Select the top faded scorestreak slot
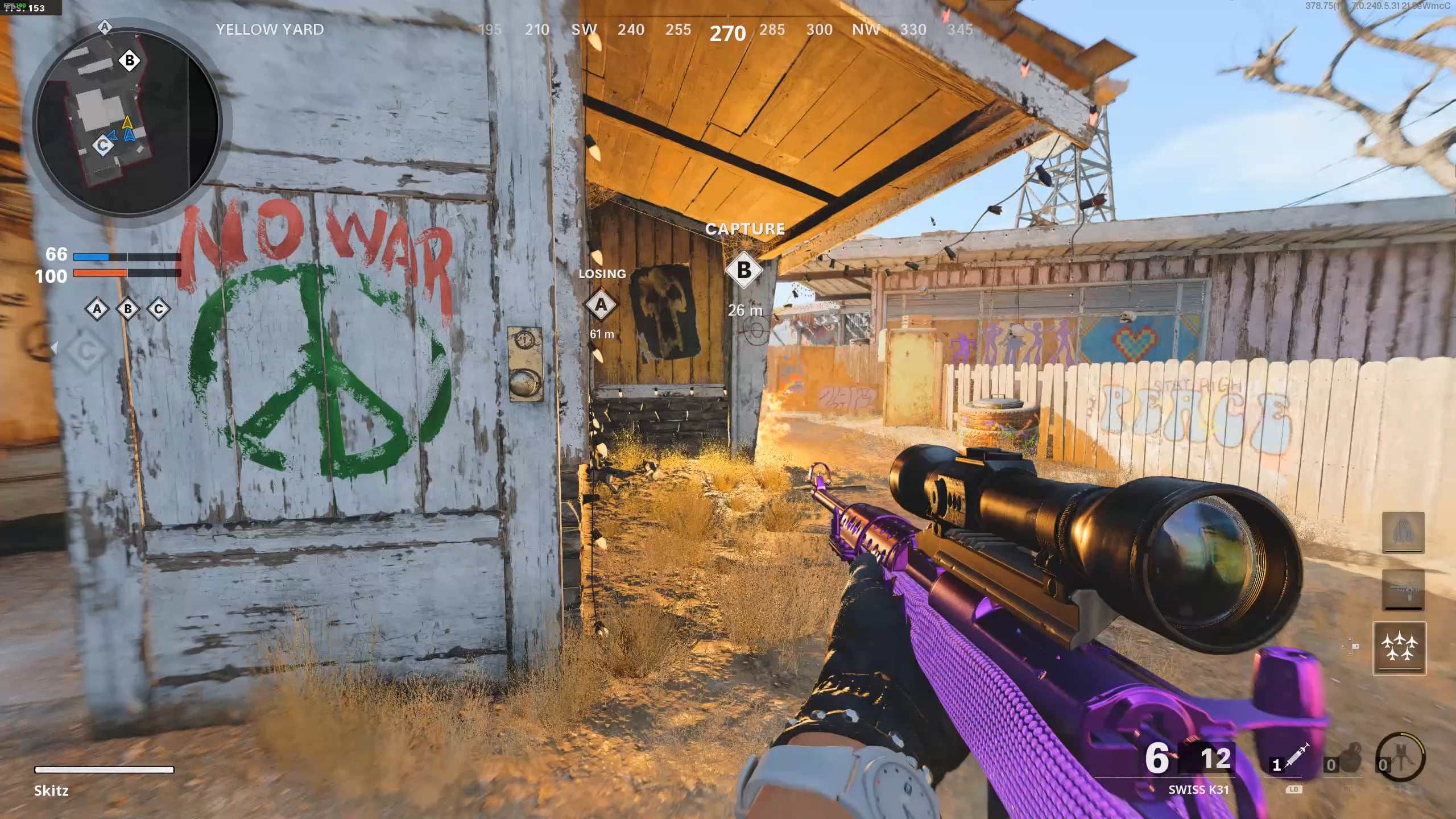The width and height of the screenshot is (1456, 819). point(1403,532)
